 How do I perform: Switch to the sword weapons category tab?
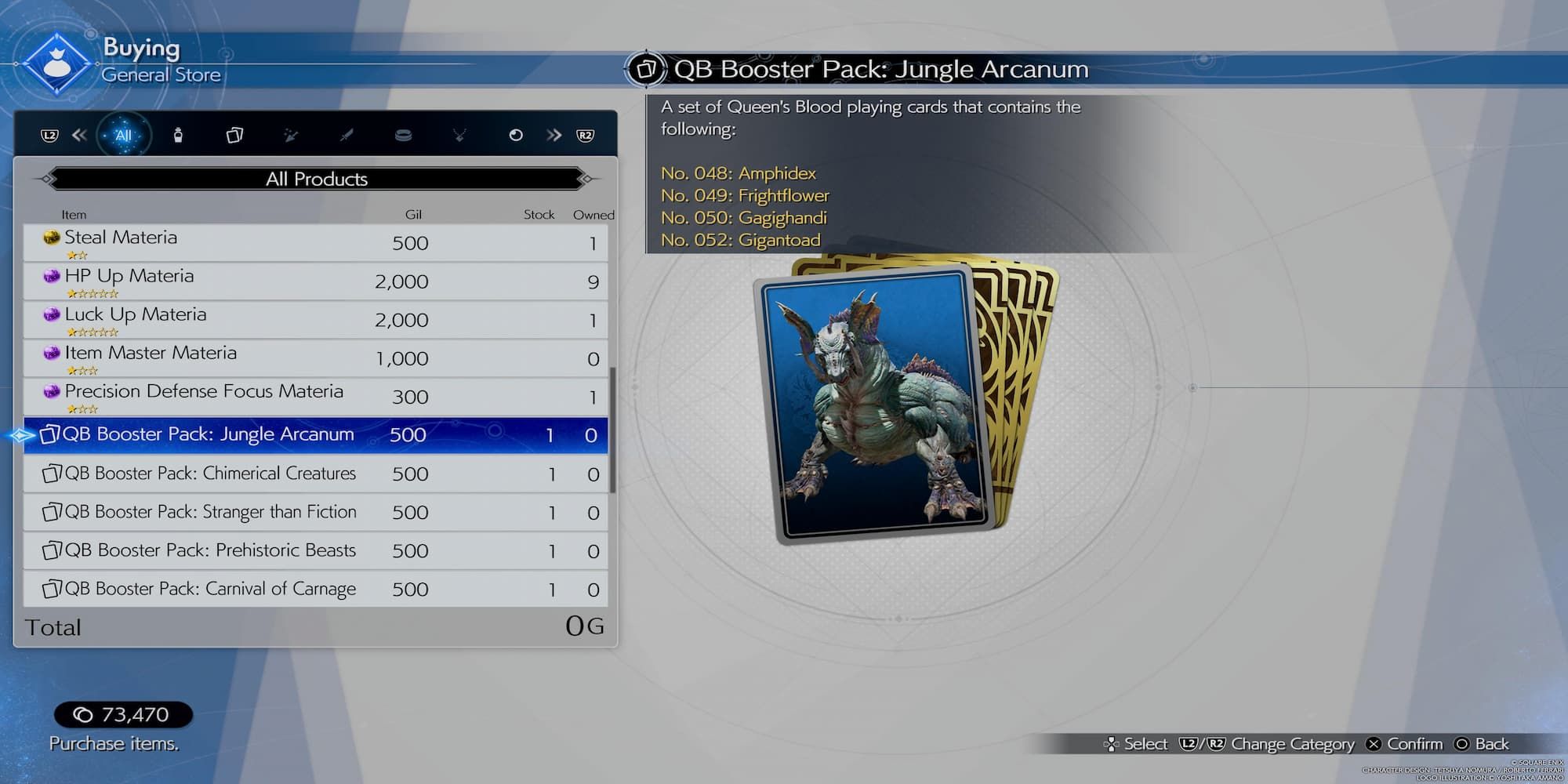coord(347,136)
